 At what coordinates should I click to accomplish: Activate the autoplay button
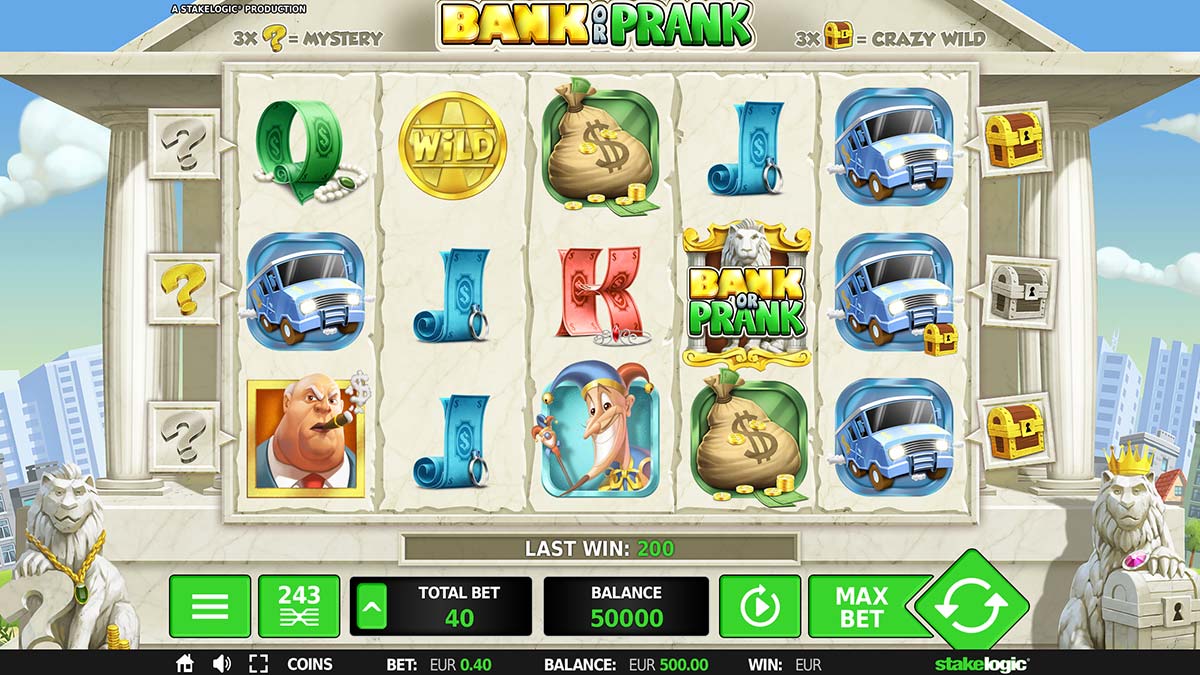coord(759,606)
